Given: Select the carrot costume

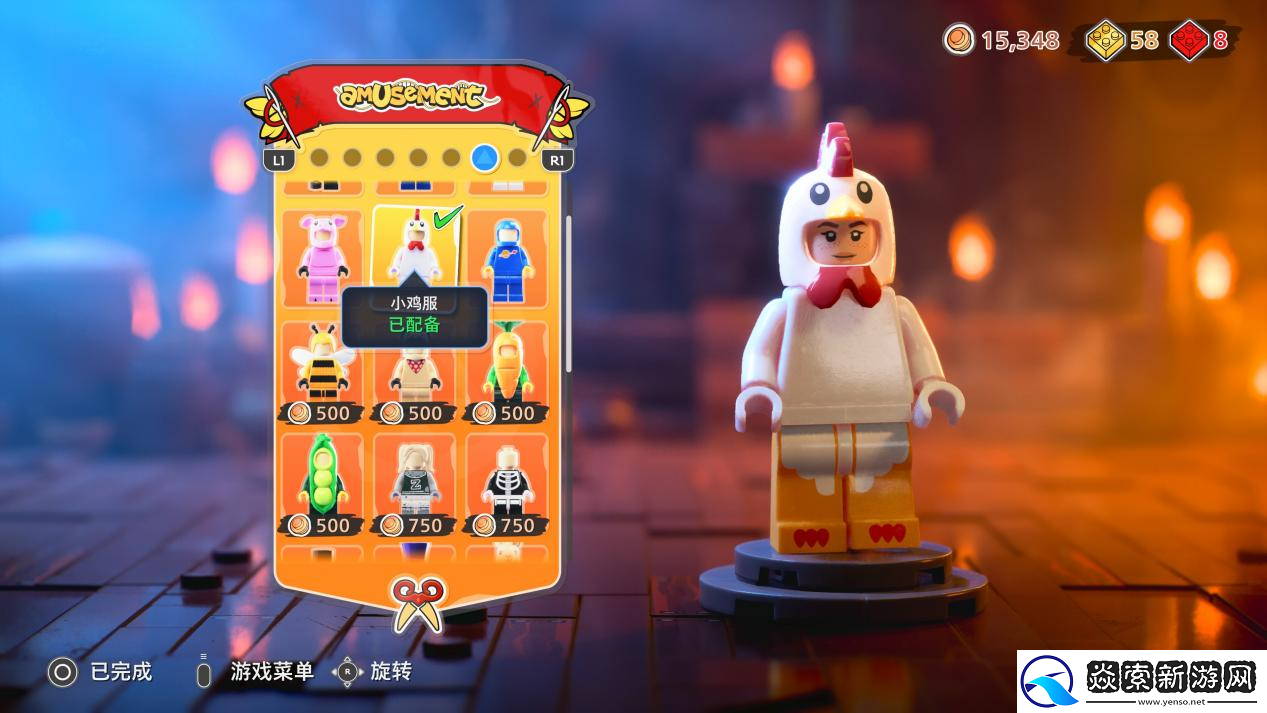Looking at the screenshot, I should tap(508, 372).
